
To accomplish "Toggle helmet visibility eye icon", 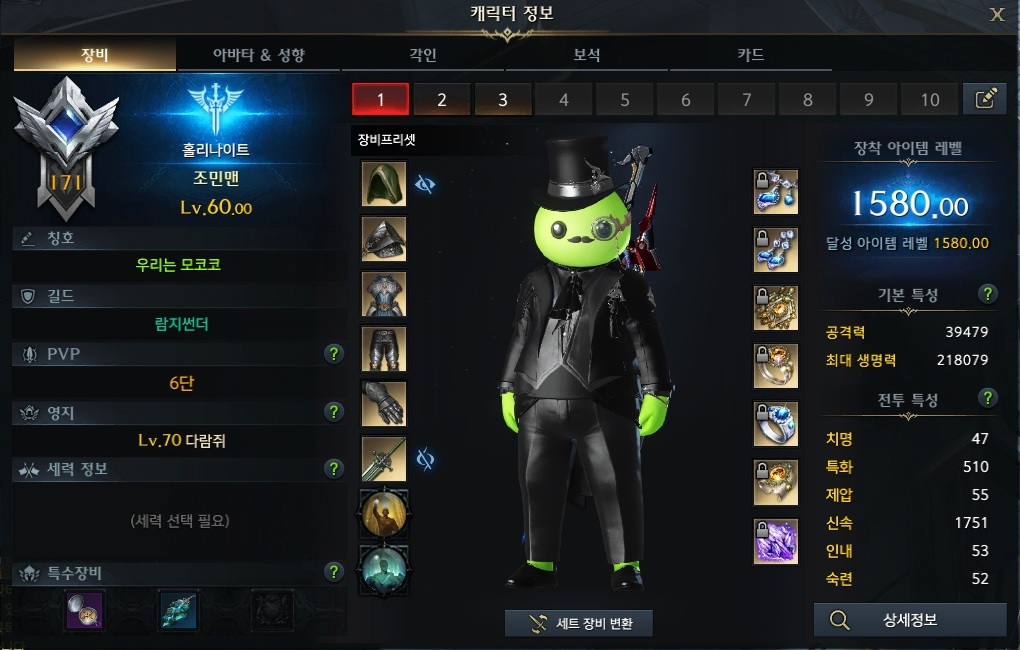I will (x=425, y=185).
